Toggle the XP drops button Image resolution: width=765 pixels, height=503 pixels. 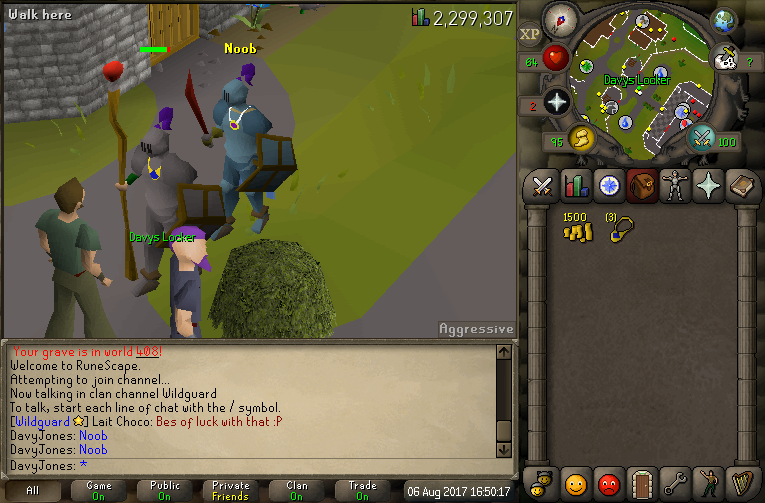pyautogui.click(x=530, y=34)
